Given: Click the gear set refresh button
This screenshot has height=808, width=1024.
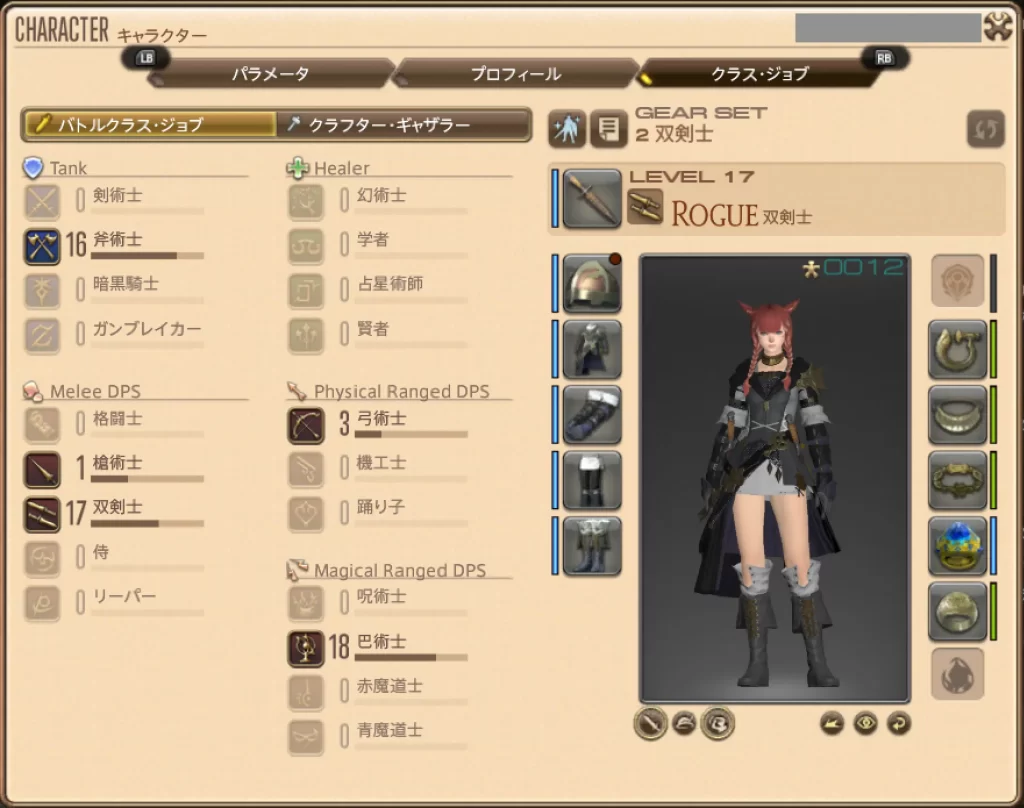Looking at the screenshot, I should coord(985,129).
